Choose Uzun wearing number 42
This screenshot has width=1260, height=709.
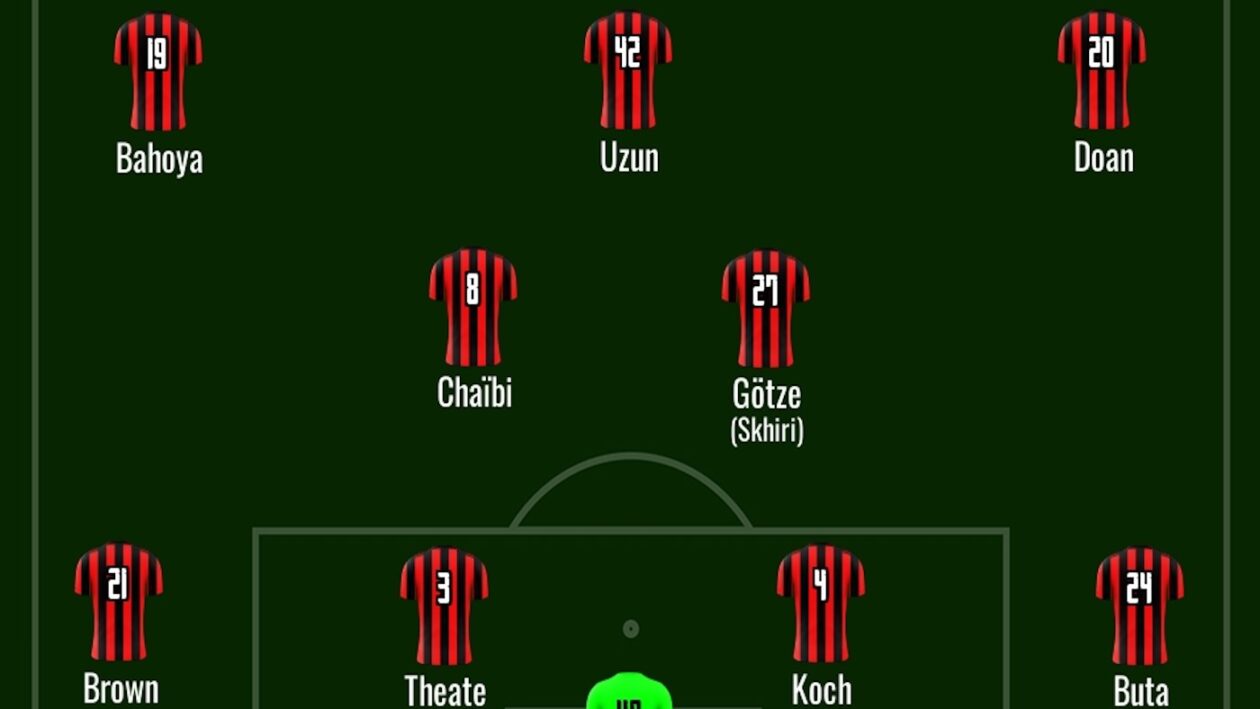(x=628, y=70)
